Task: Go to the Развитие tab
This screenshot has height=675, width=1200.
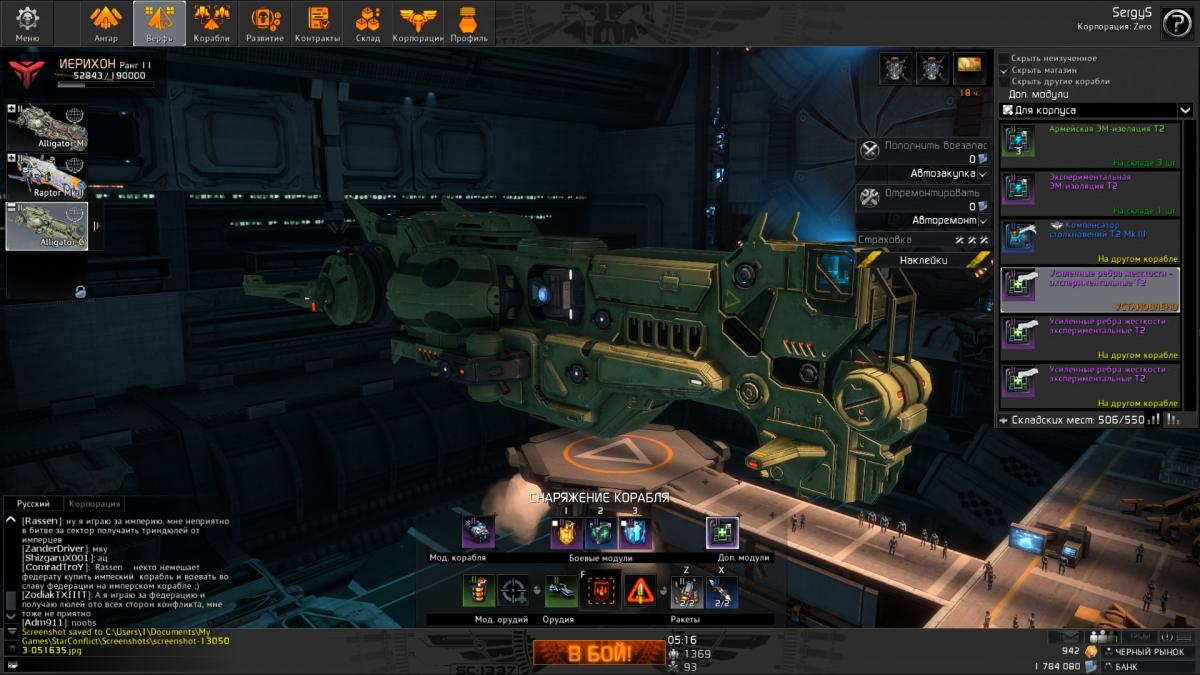Action: [x=265, y=23]
